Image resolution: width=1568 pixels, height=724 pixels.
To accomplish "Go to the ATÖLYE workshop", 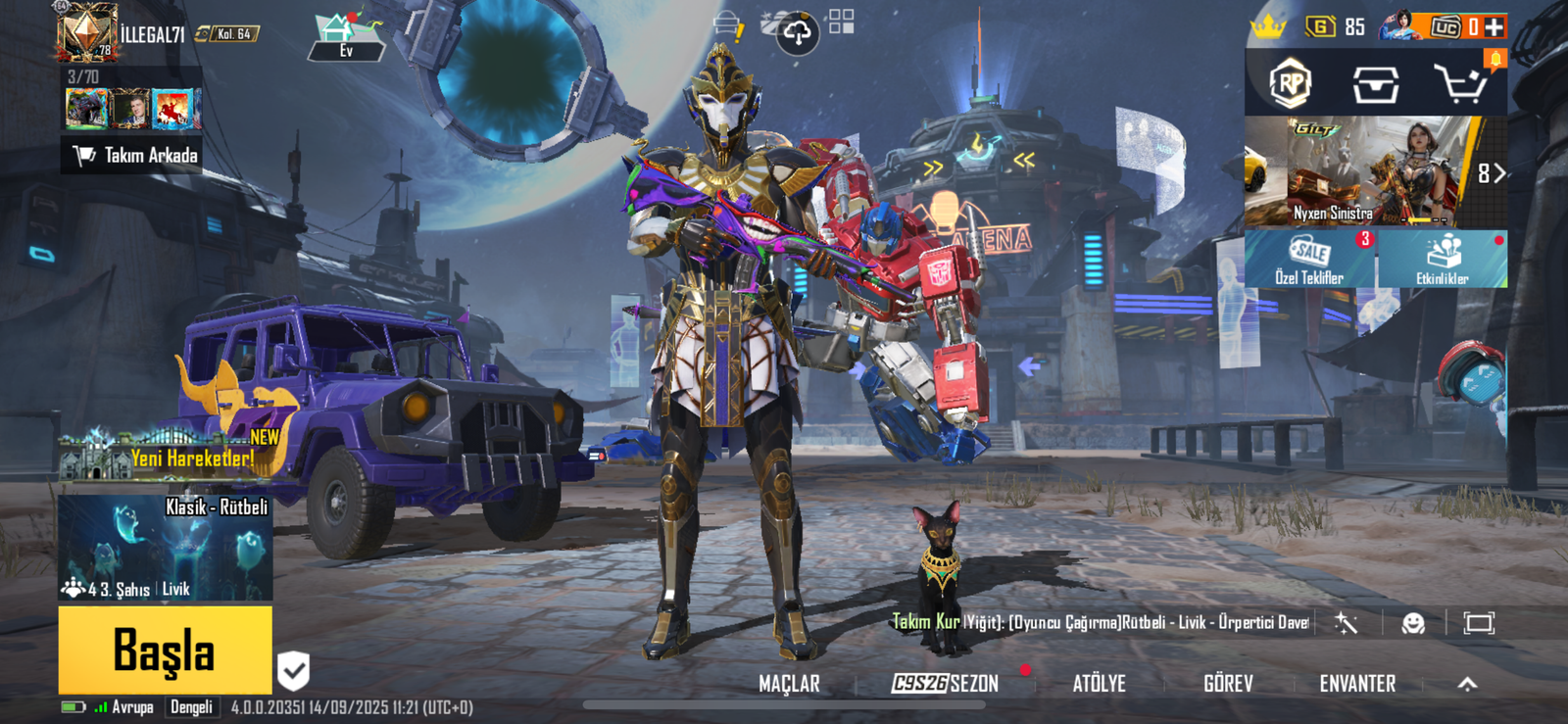I will click(x=1099, y=684).
